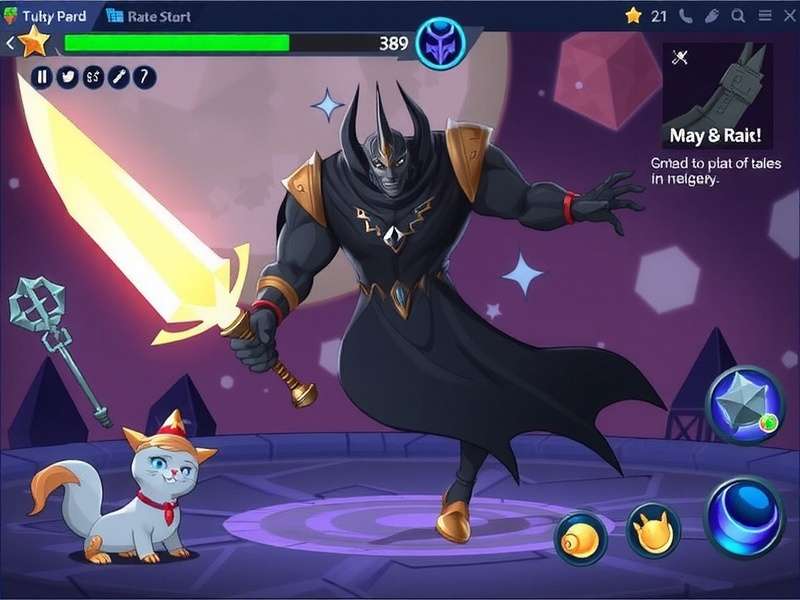The height and width of the screenshot is (600, 800).
Task: Activate the grey crystal shard ability
Action: click(745, 405)
